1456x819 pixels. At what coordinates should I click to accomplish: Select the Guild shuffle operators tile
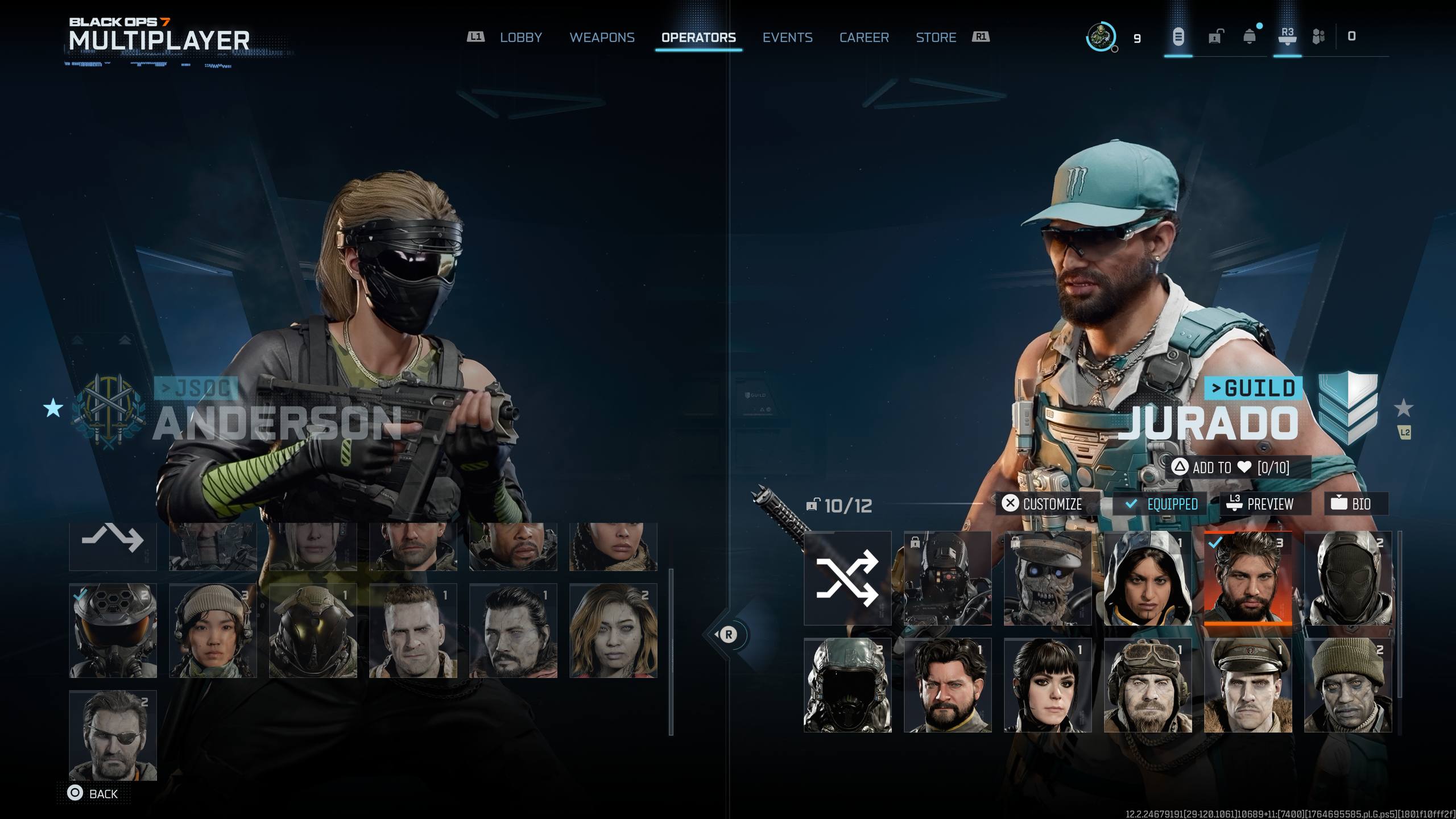click(x=847, y=578)
